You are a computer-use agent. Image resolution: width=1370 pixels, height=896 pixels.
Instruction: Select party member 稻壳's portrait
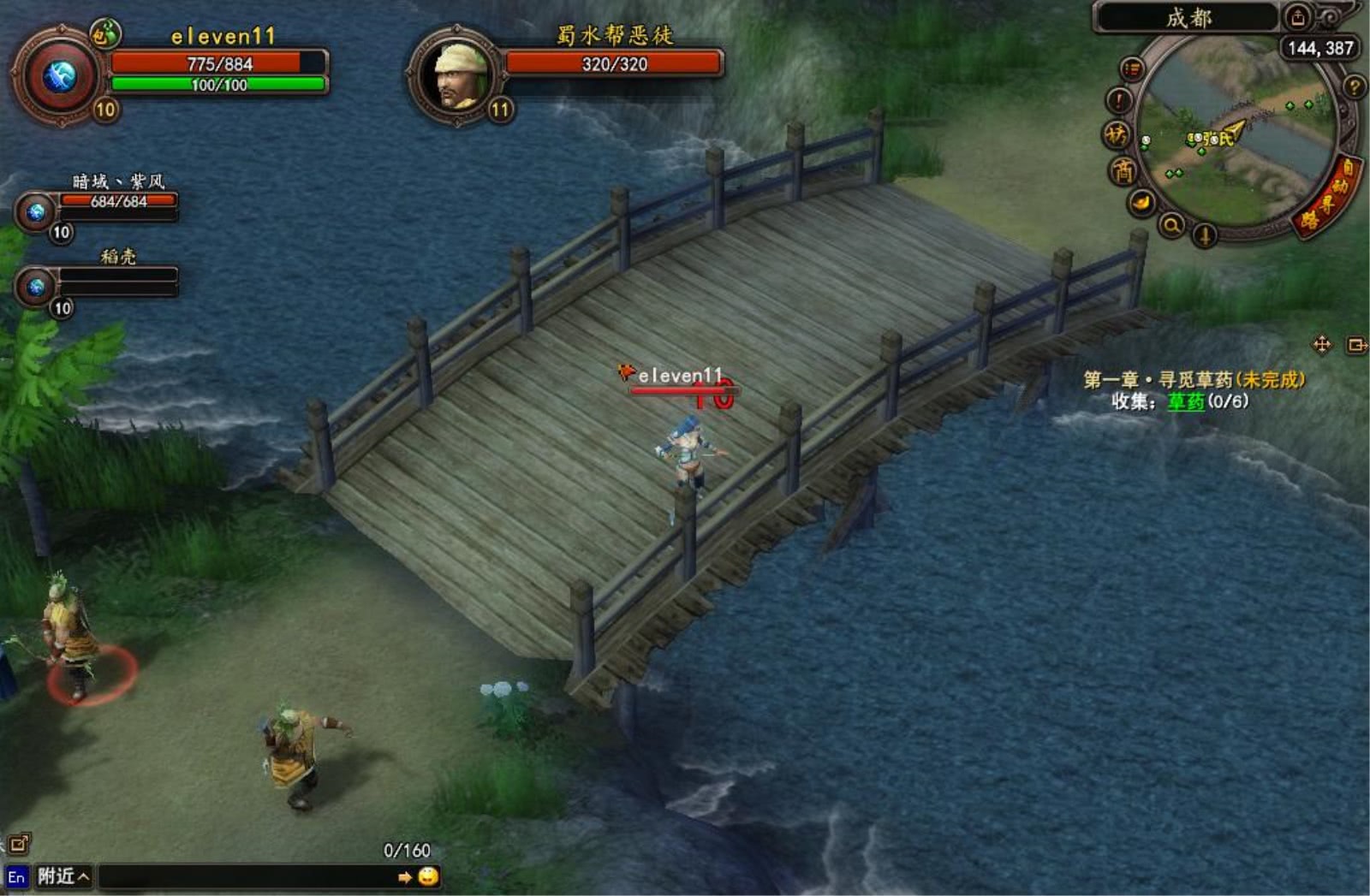coord(36,287)
